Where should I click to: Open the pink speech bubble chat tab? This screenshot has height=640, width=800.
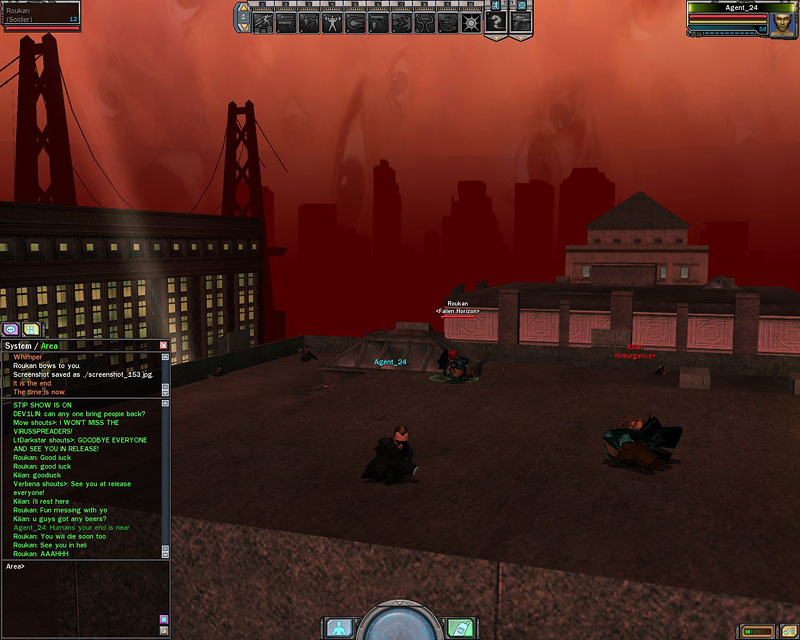[11, 328]
